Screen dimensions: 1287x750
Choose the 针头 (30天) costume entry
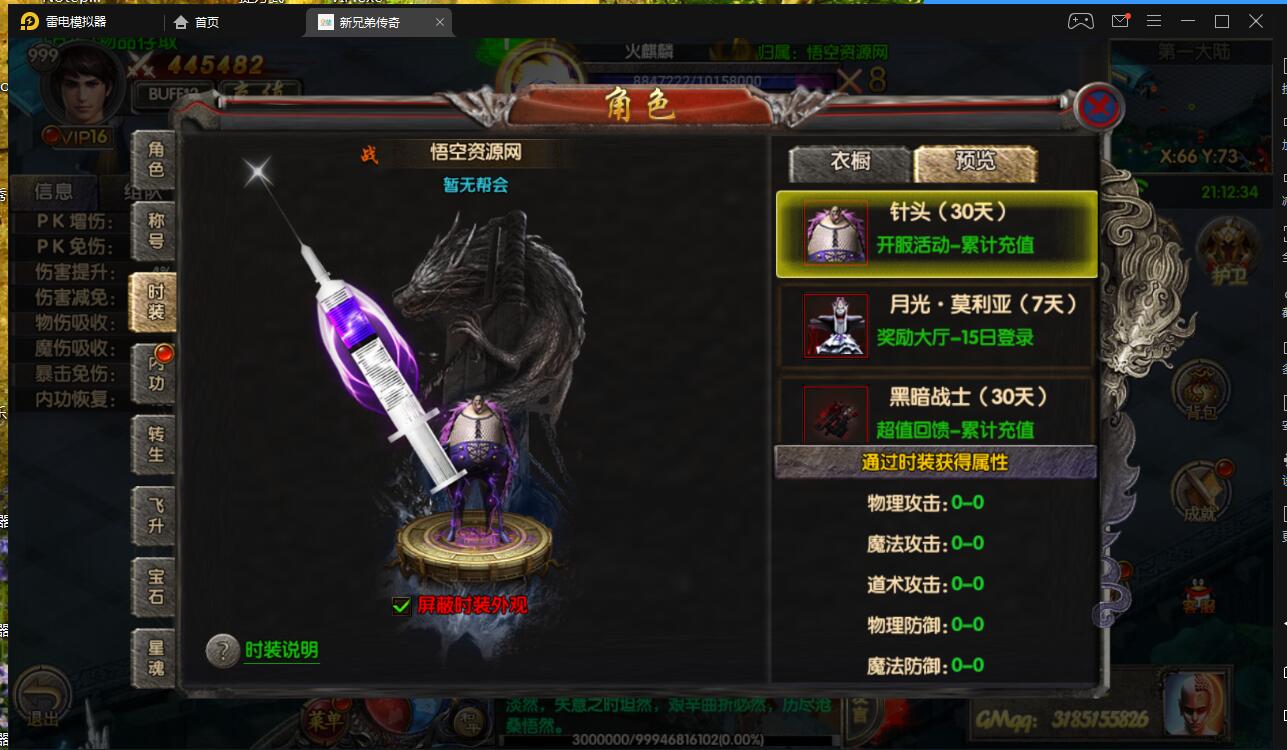click(x=936, y=234)
